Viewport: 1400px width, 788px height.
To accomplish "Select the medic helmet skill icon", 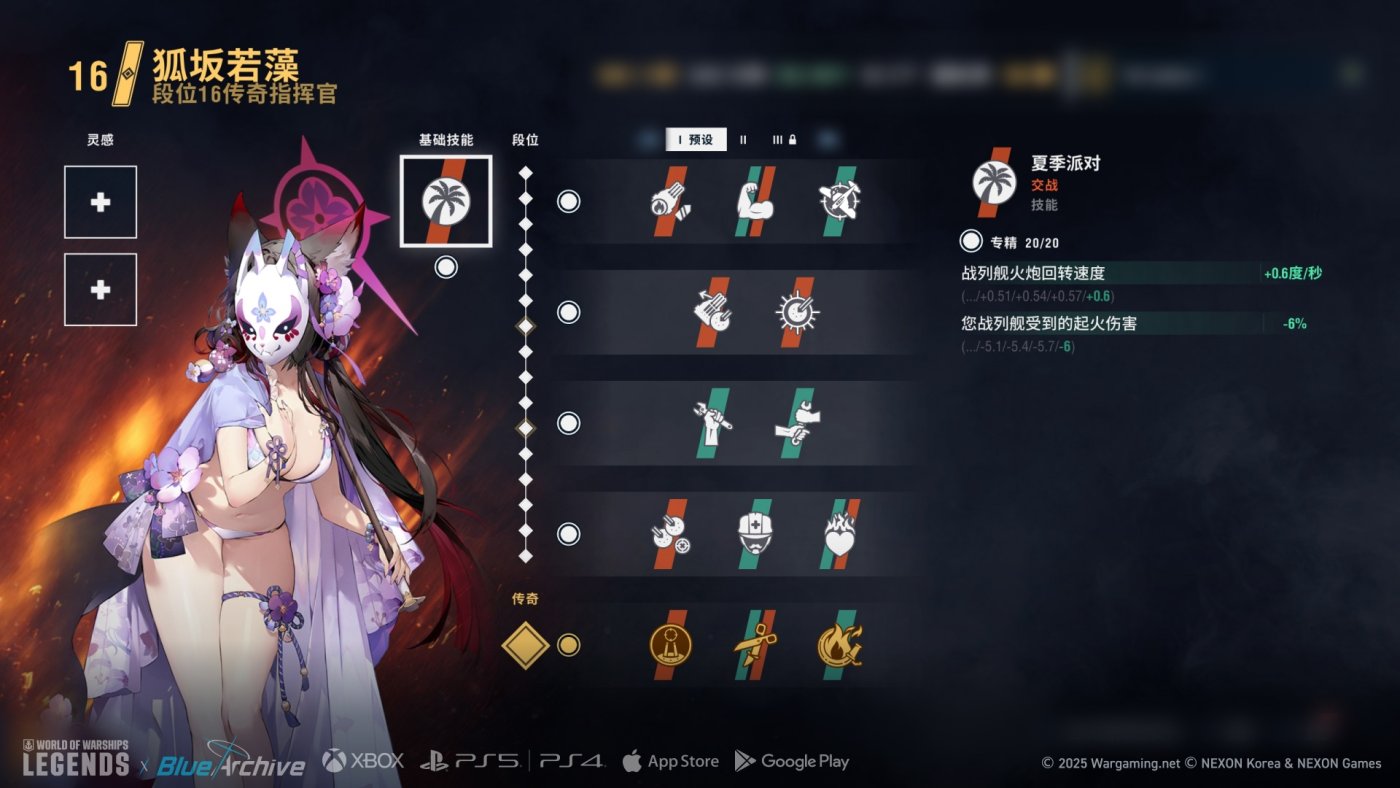I will coord(756,534).
